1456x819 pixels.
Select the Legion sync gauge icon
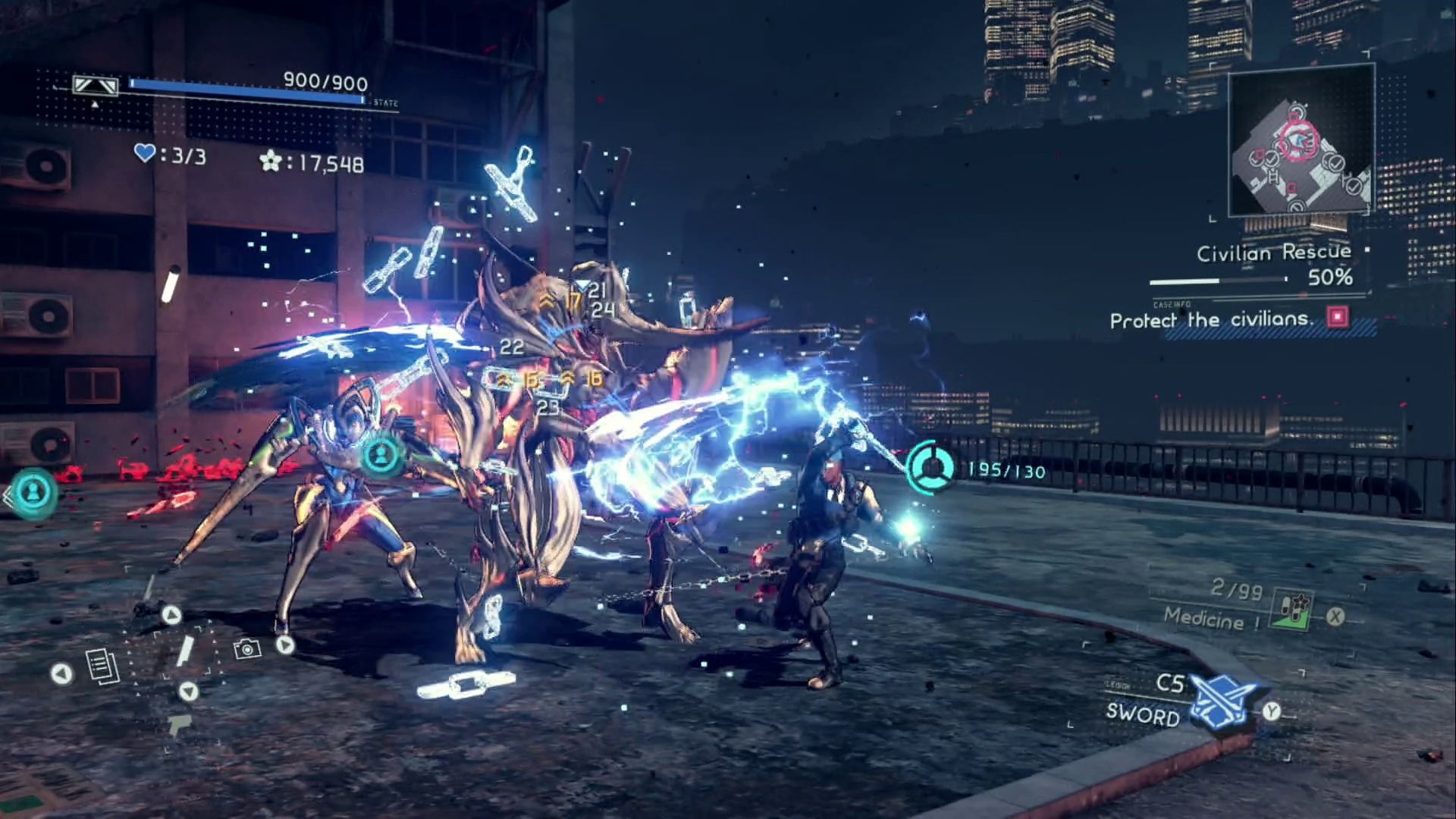tap(931, 466)
